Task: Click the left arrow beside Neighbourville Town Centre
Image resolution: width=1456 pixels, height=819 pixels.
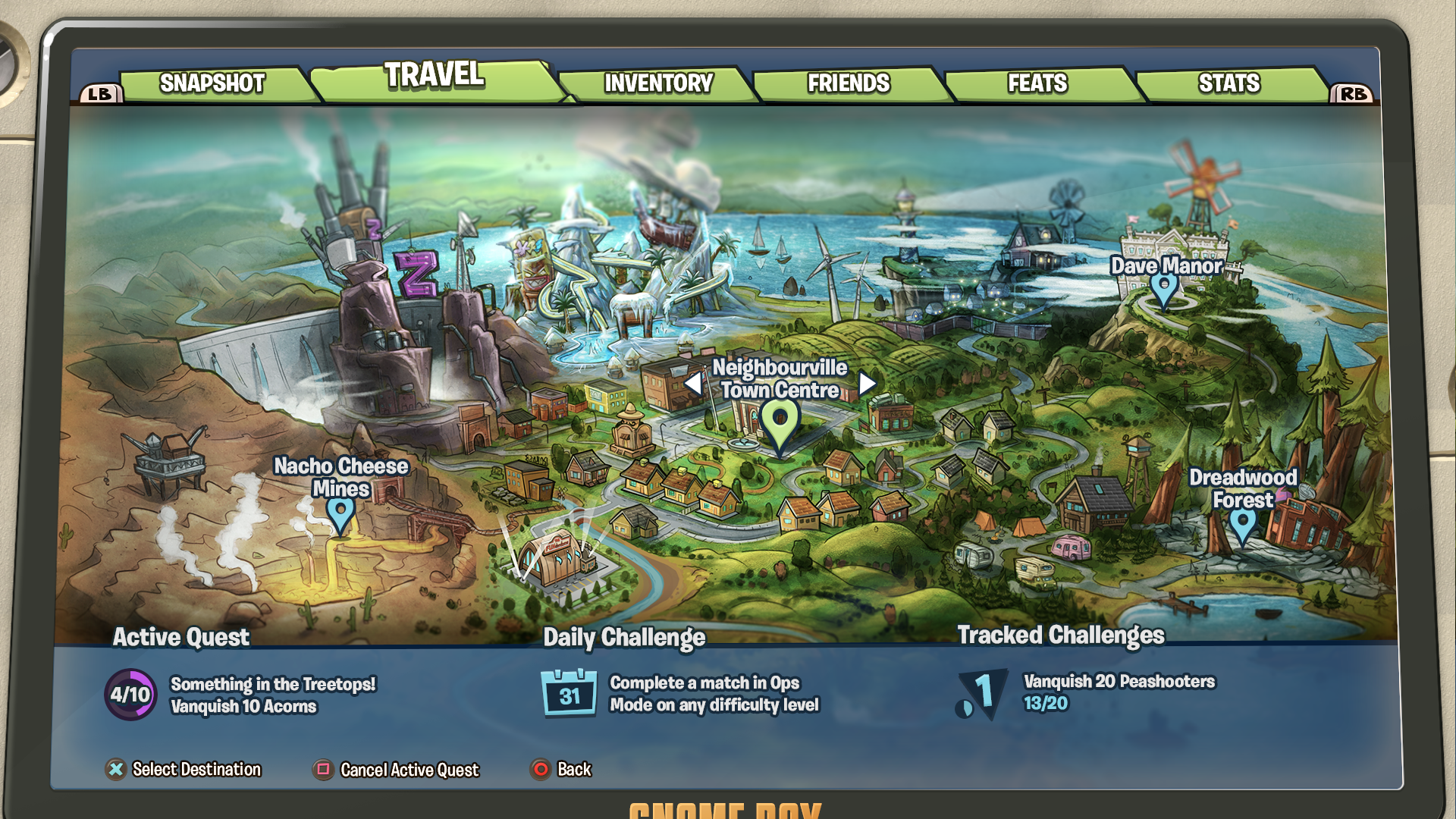Action: click(693, 384)
